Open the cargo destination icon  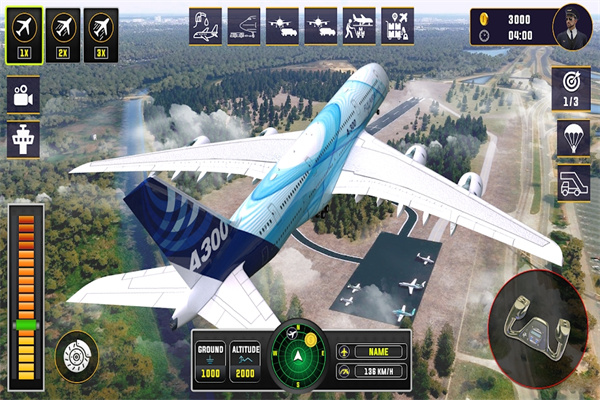pos(398,25)
